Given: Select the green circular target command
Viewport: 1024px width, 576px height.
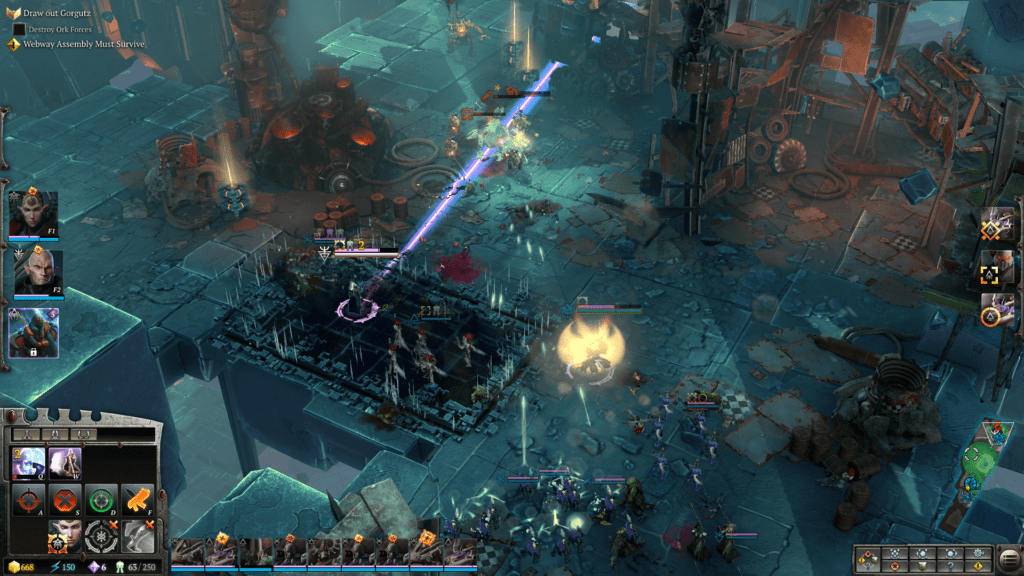Looking at the screenshot, I should [100, 499].
